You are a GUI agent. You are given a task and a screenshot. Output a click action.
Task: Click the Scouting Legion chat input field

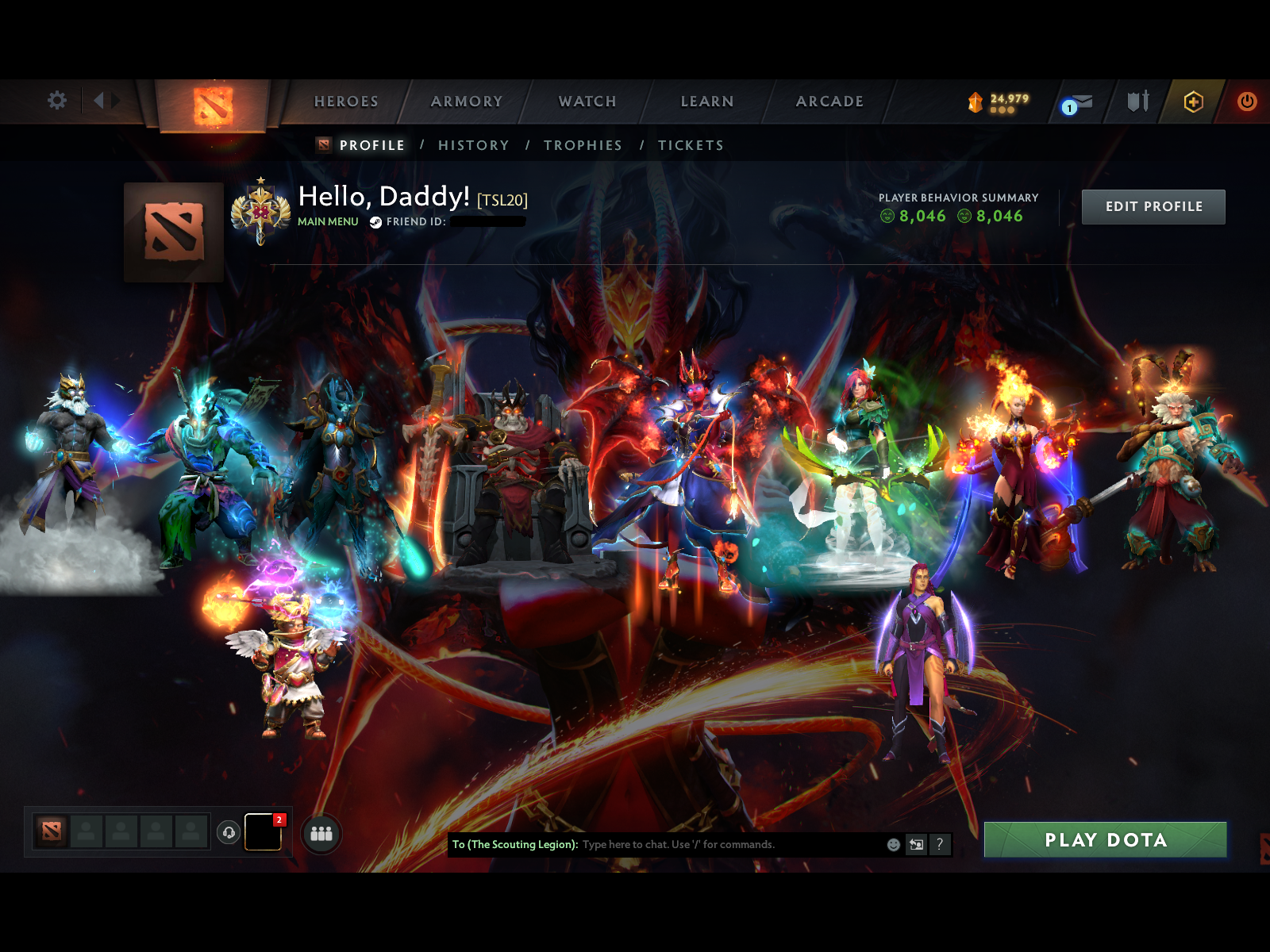[714, 845]
